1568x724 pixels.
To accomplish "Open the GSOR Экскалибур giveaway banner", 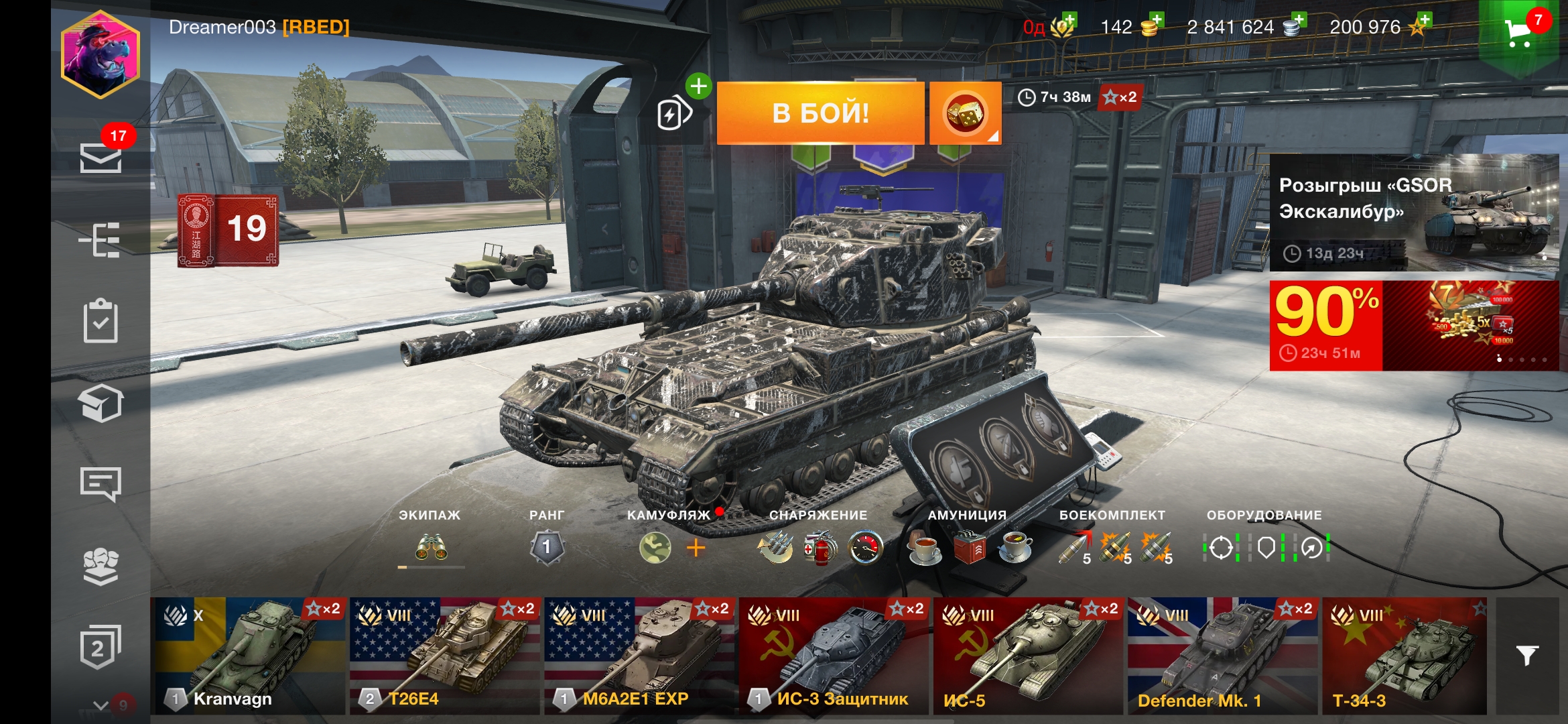I will click(1414, 212).
